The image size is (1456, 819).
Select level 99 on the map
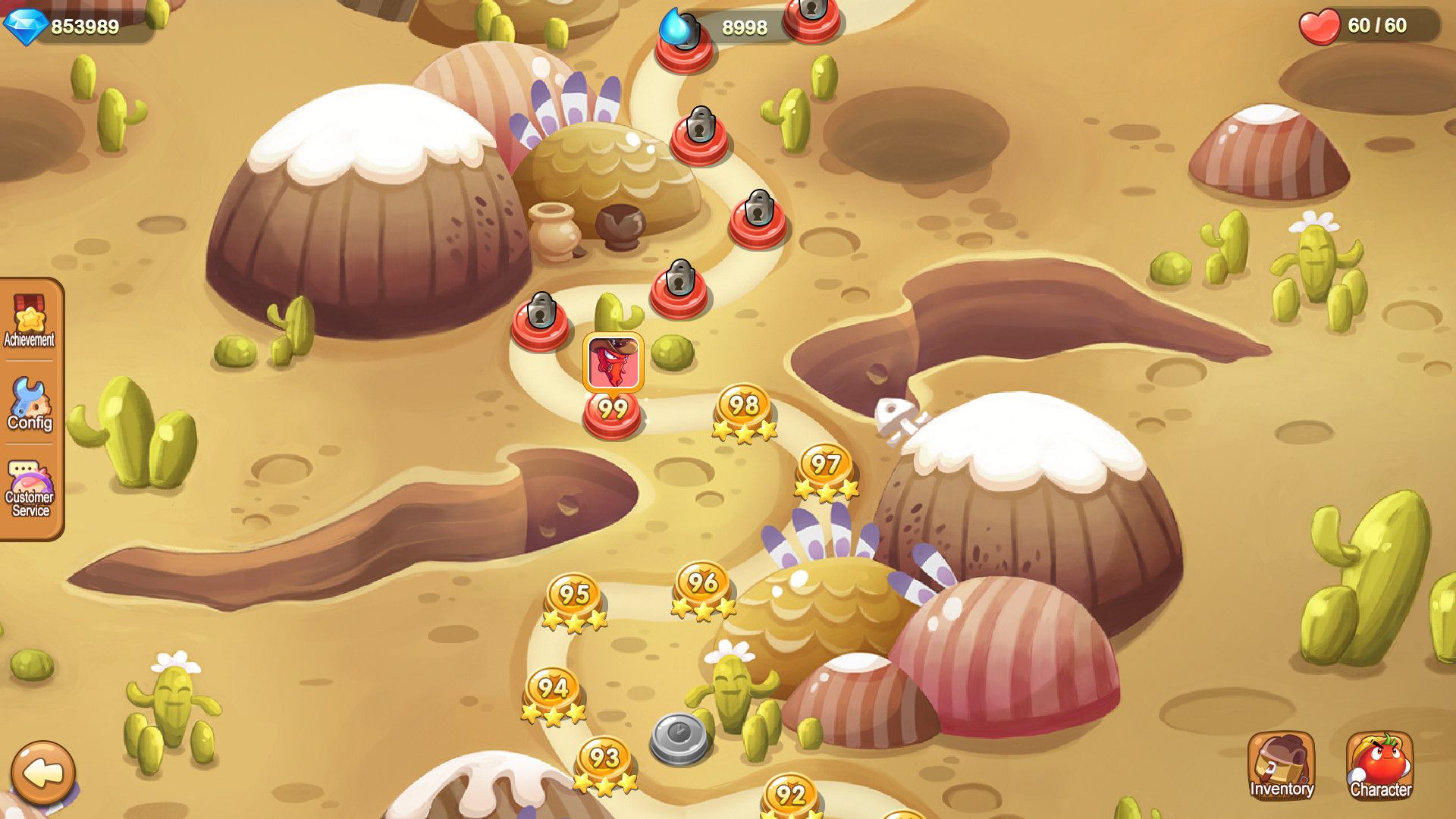tap(612, 411)
